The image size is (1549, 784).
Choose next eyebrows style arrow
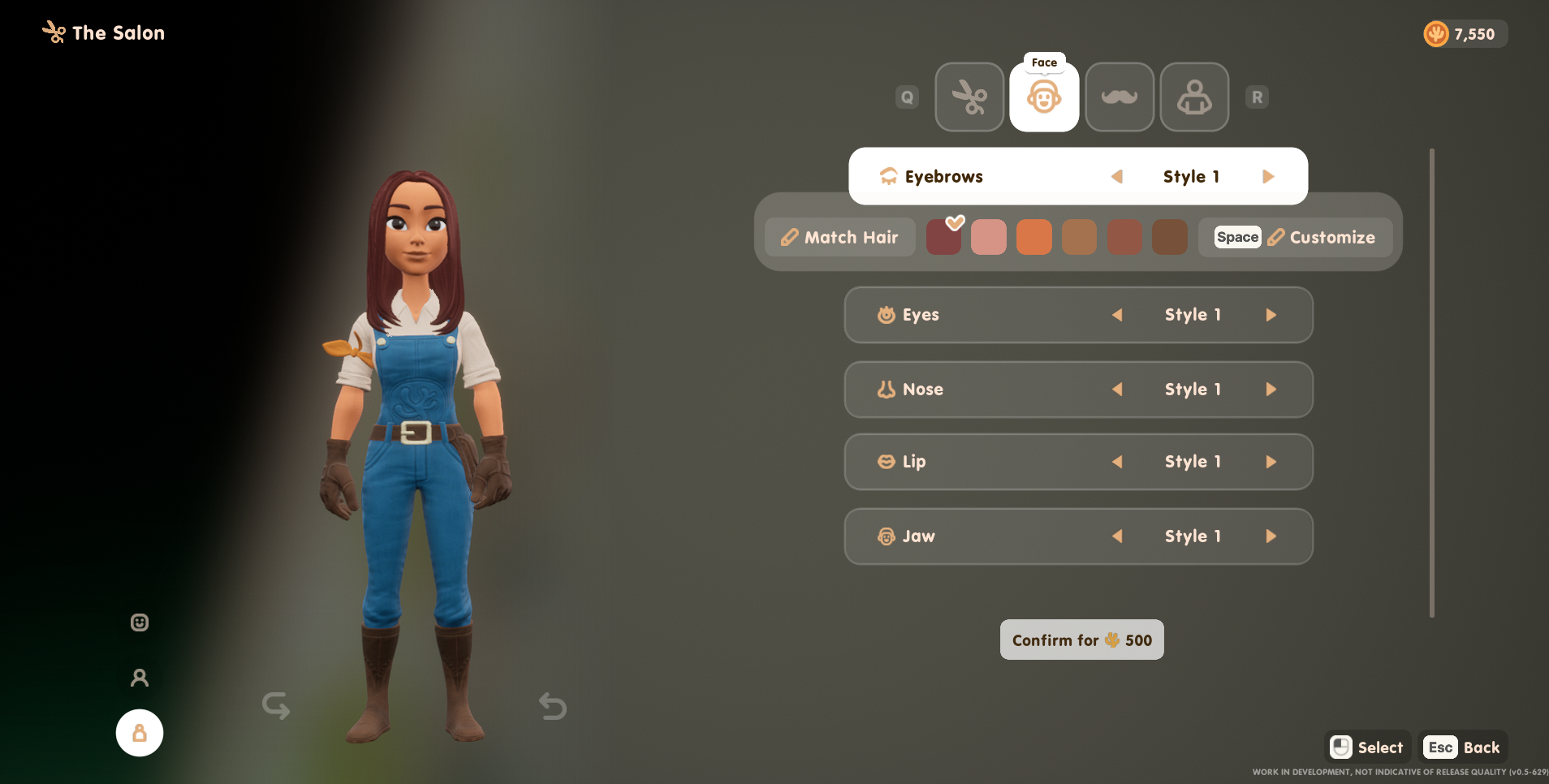tap(1268, 177)
